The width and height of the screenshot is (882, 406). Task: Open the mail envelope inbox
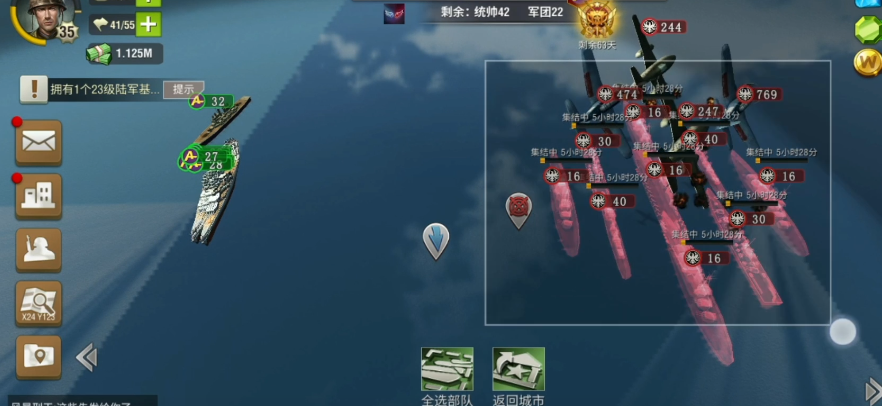(38, 142)
